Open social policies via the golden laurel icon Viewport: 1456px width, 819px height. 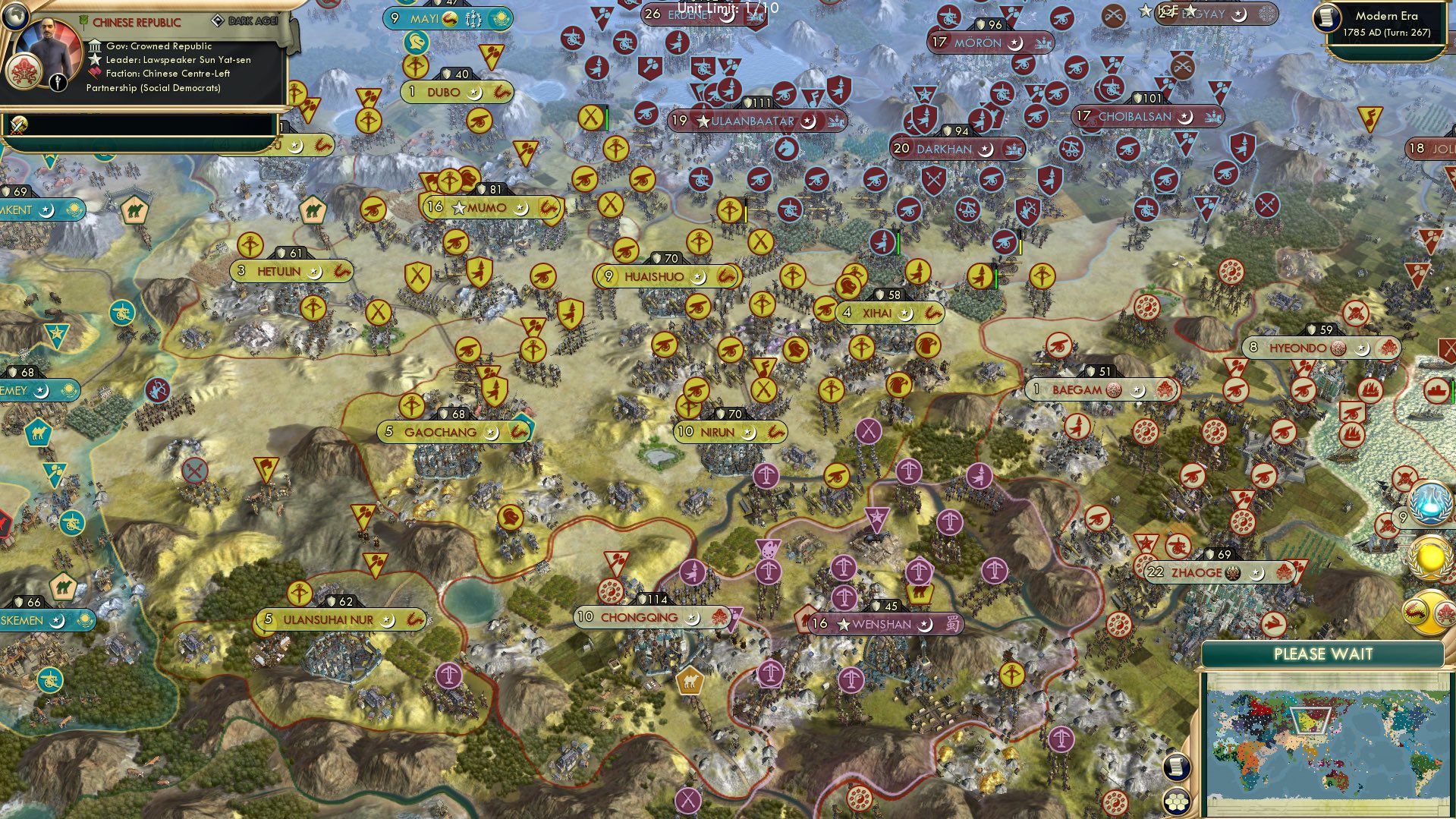pyautogui.click(x=1429, y=556)
